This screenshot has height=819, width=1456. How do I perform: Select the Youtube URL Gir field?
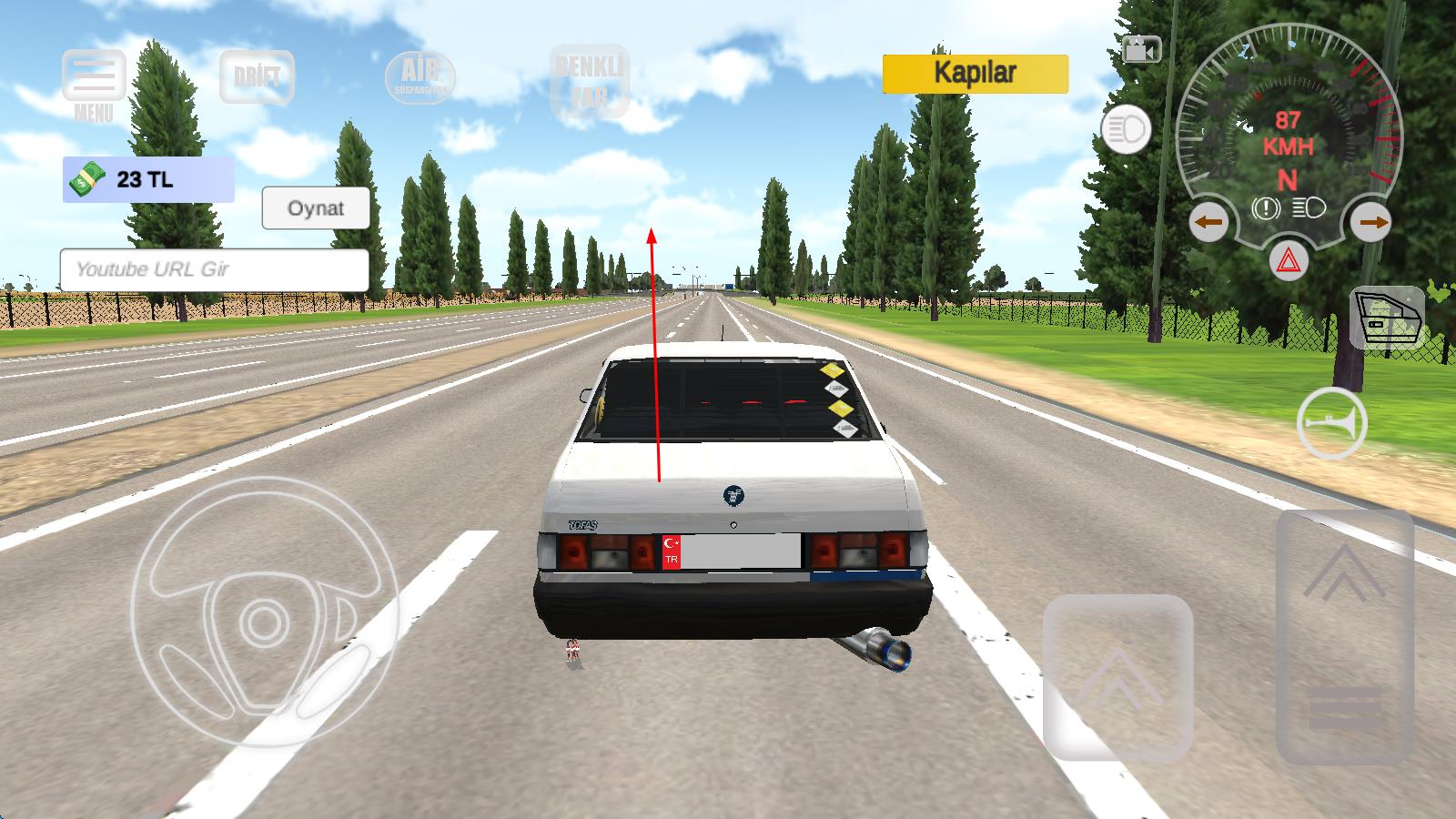[214, 269]
